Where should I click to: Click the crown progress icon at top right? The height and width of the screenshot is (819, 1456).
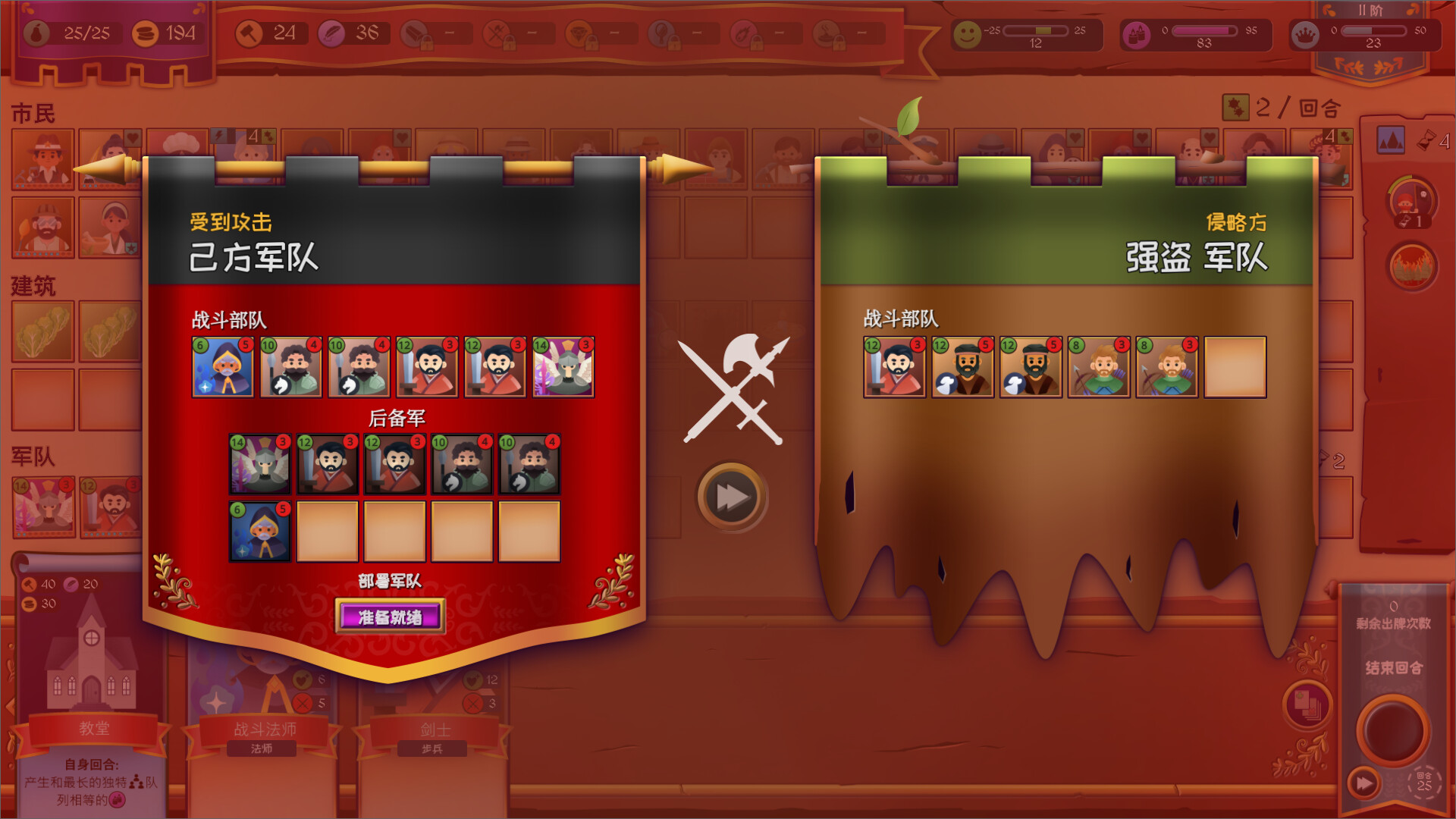(x=1306, y=34)
